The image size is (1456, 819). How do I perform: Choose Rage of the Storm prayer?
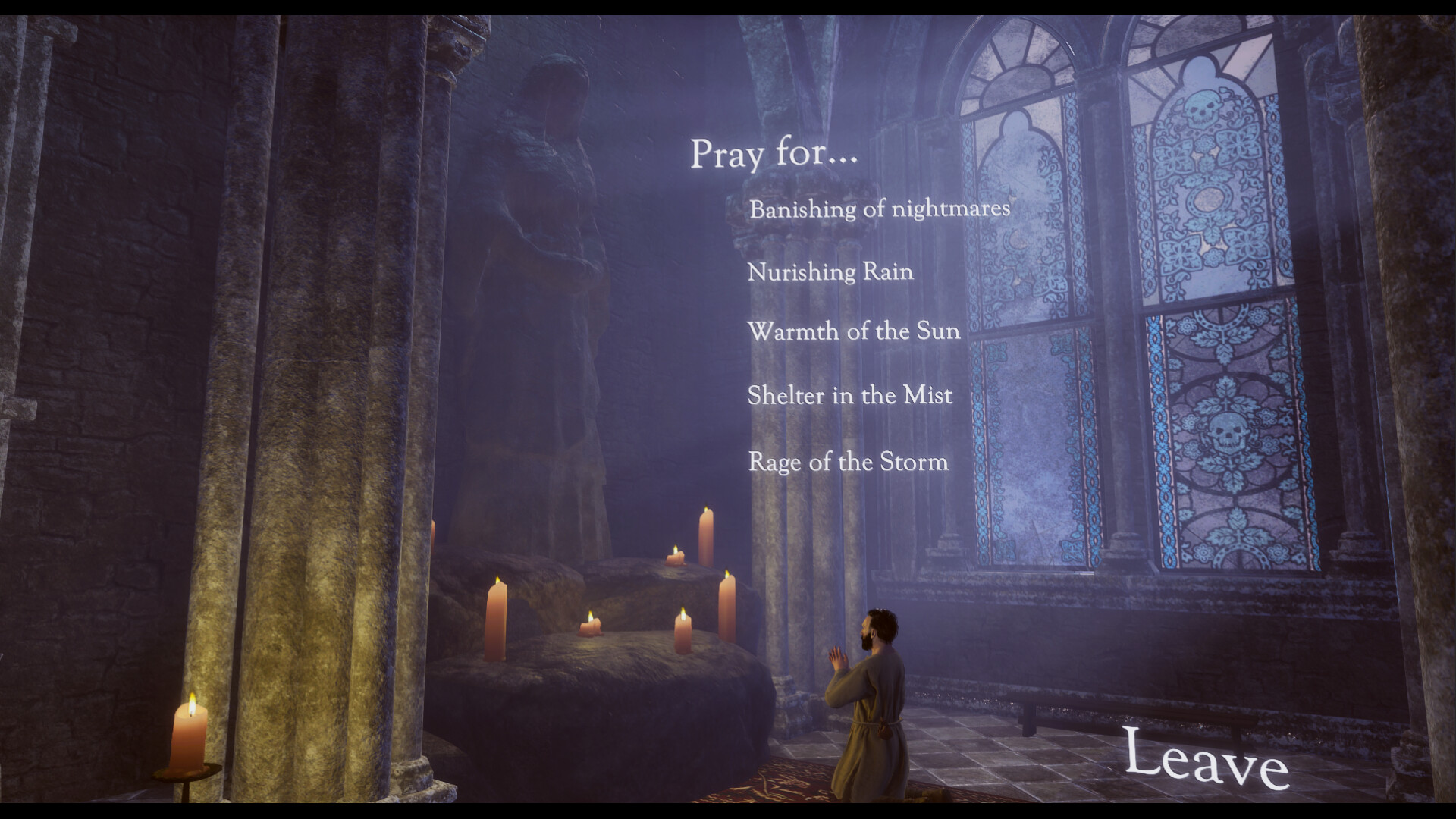pos(847,462)
